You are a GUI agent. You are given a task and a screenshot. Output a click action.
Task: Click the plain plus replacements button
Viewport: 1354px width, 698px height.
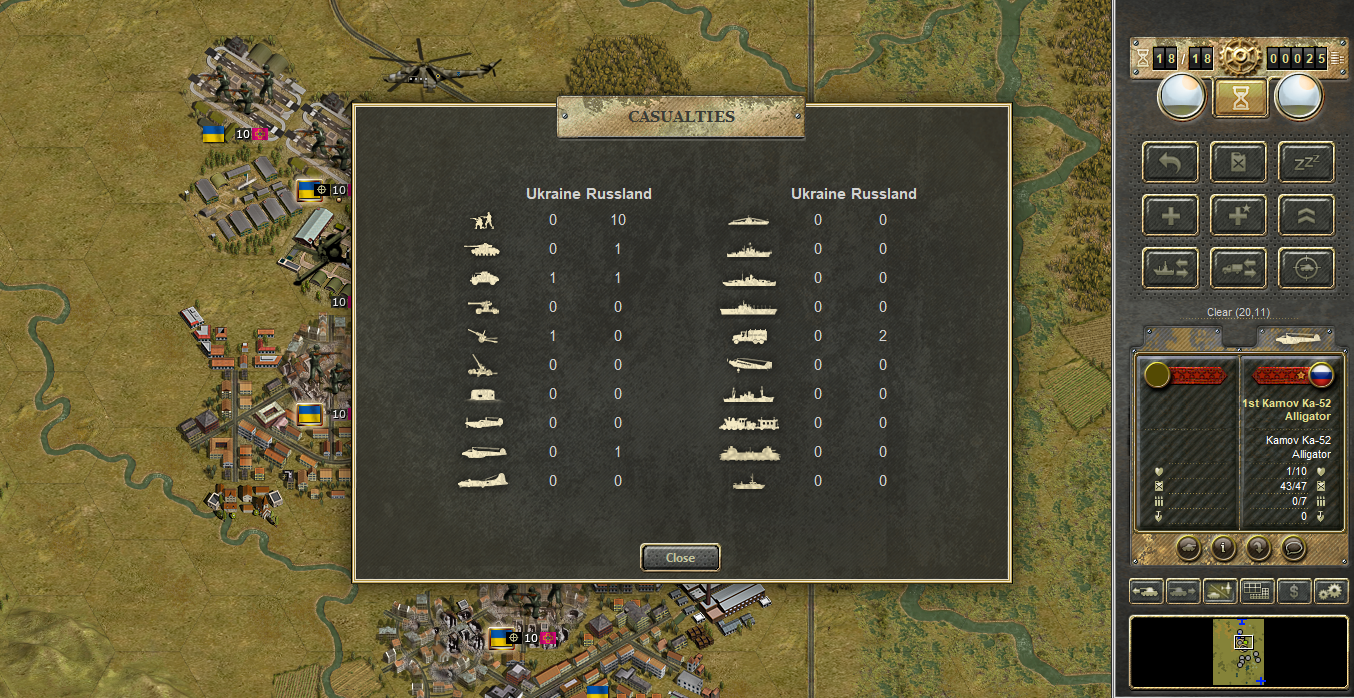[x=1171, y=215]
